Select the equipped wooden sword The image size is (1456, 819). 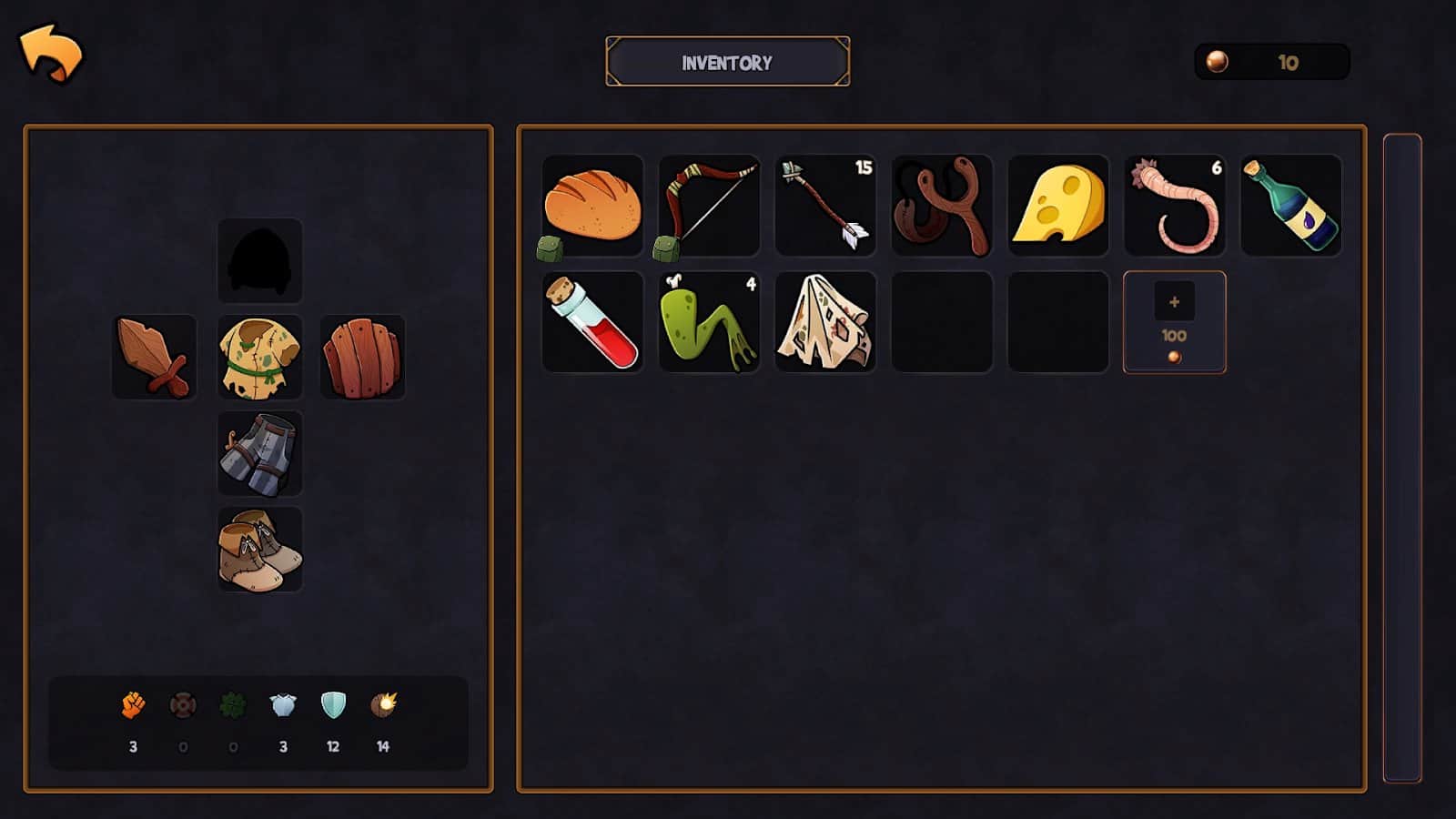tap(154, 357)
